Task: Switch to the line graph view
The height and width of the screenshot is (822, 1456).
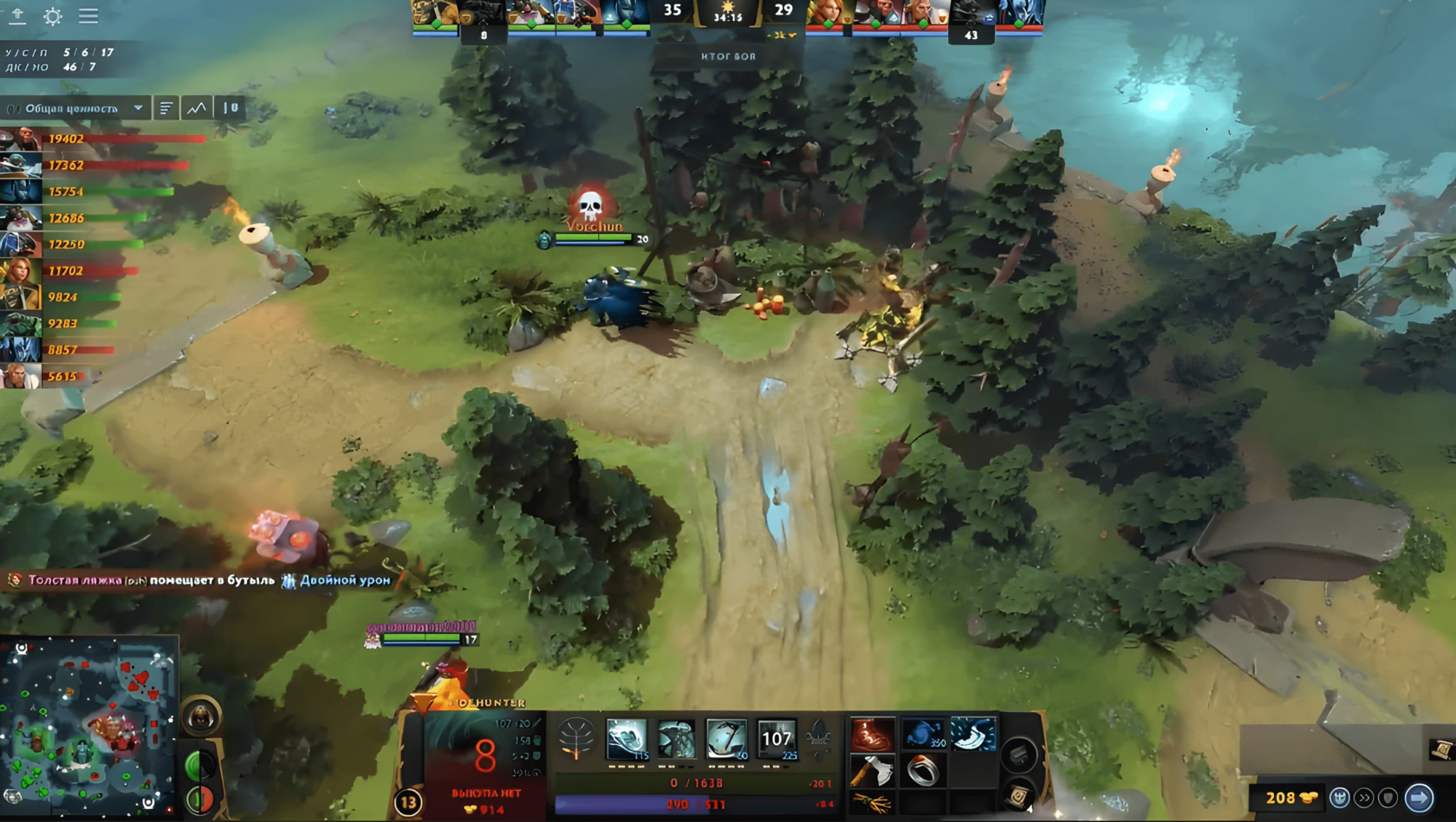Action: [x=198, y=108]
